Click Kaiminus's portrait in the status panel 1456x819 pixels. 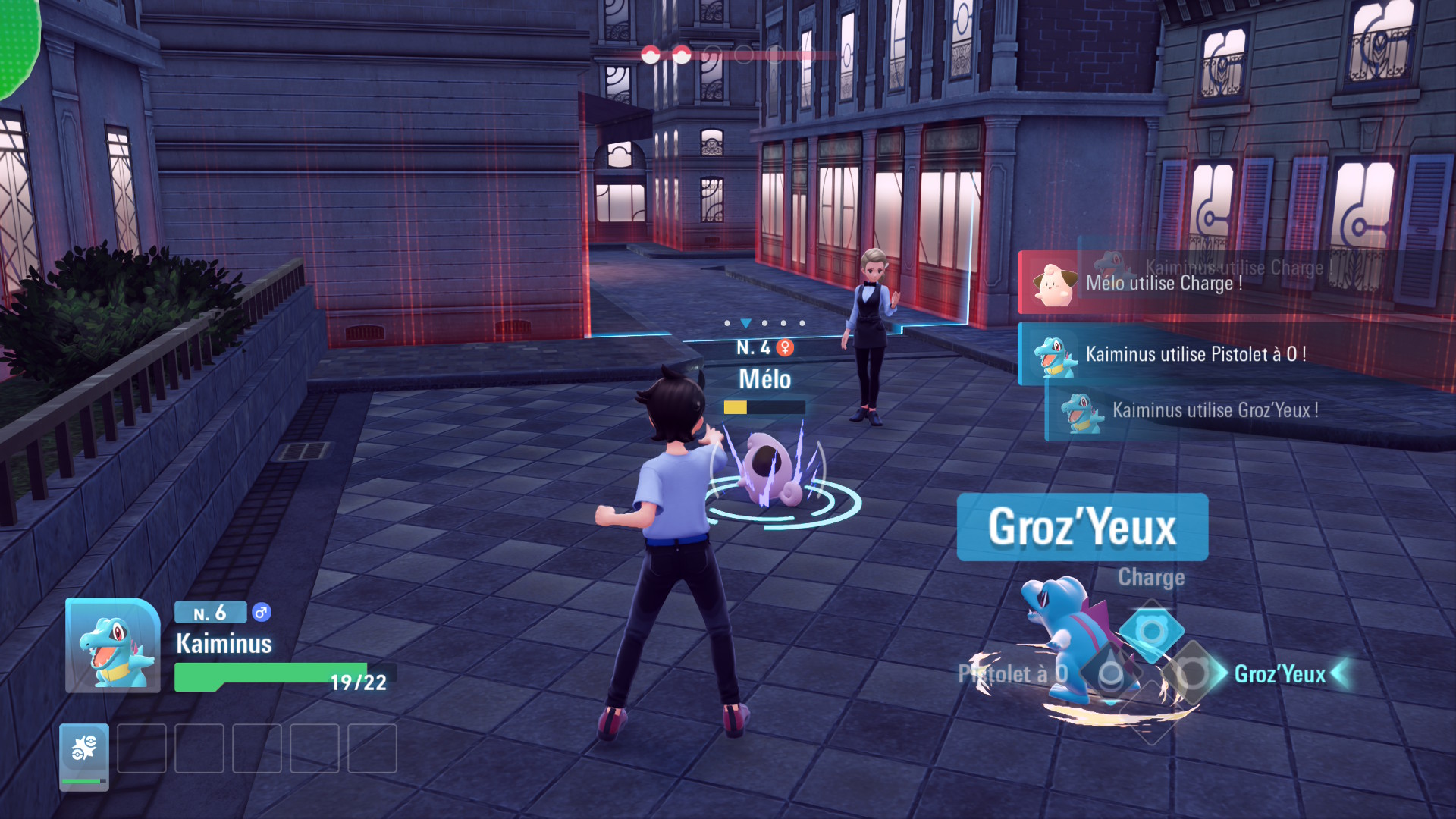point(113,645)
